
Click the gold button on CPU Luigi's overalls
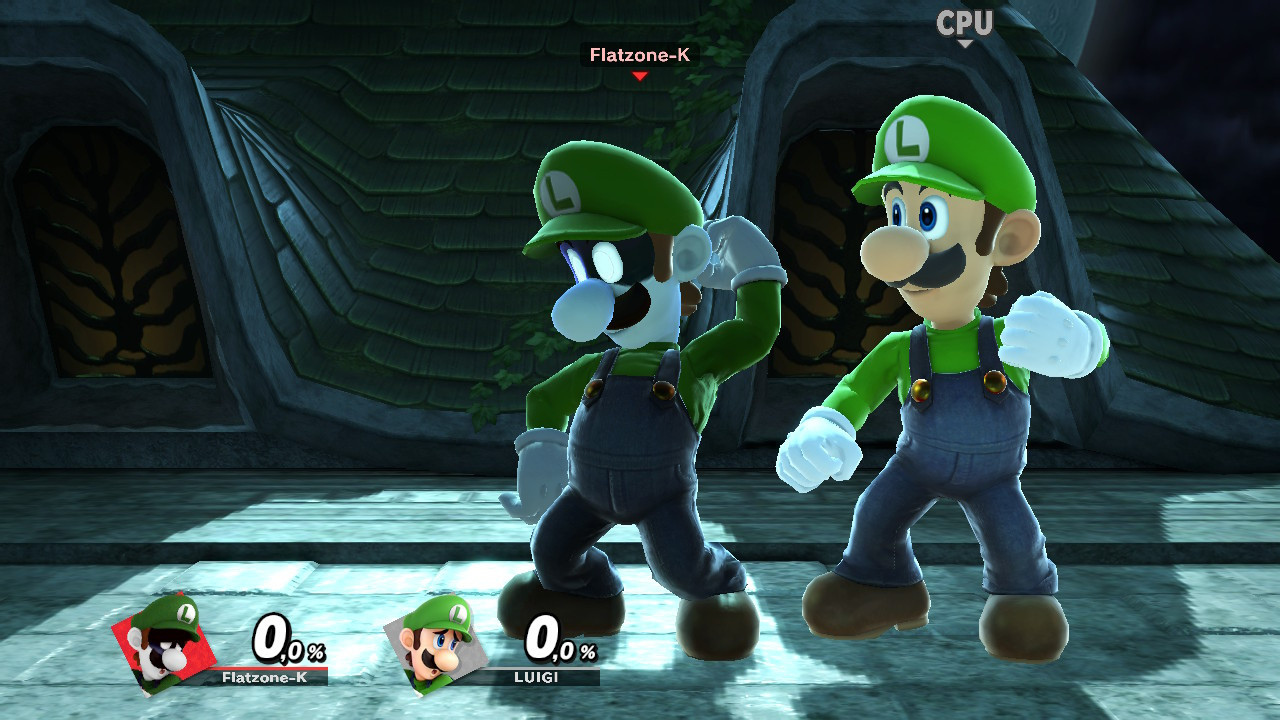994,384
